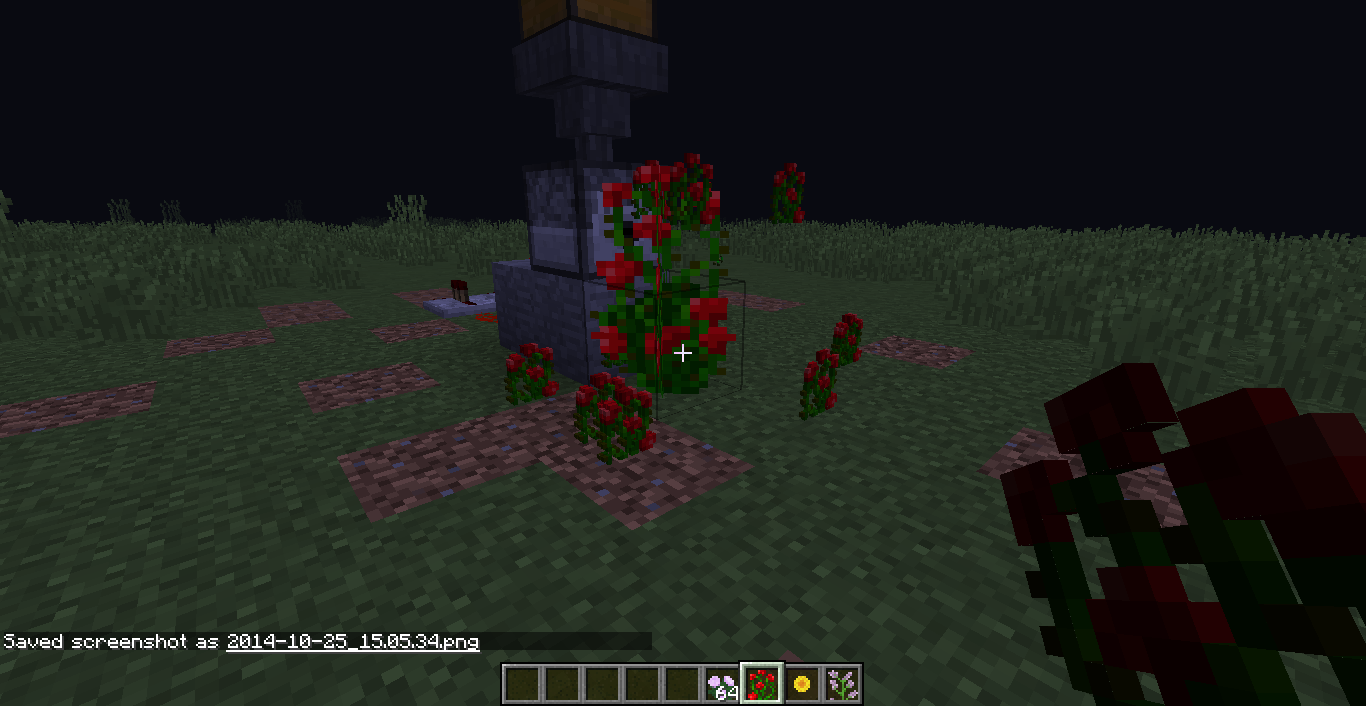
Task: Switch to the yellow dandelion hotbar slot
Action: [x=801, y=684]
